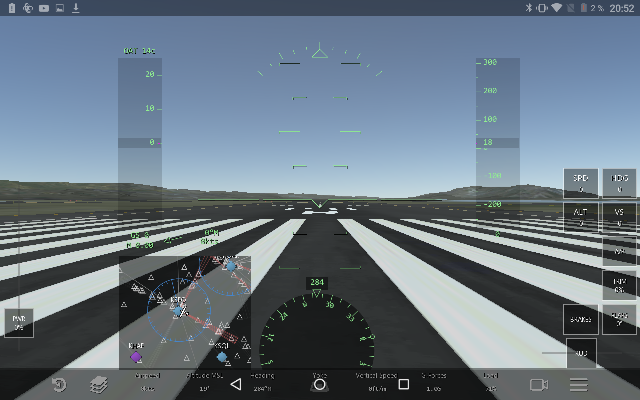Toggle the ALT autopilot button
640x400 pixels.
581,217
